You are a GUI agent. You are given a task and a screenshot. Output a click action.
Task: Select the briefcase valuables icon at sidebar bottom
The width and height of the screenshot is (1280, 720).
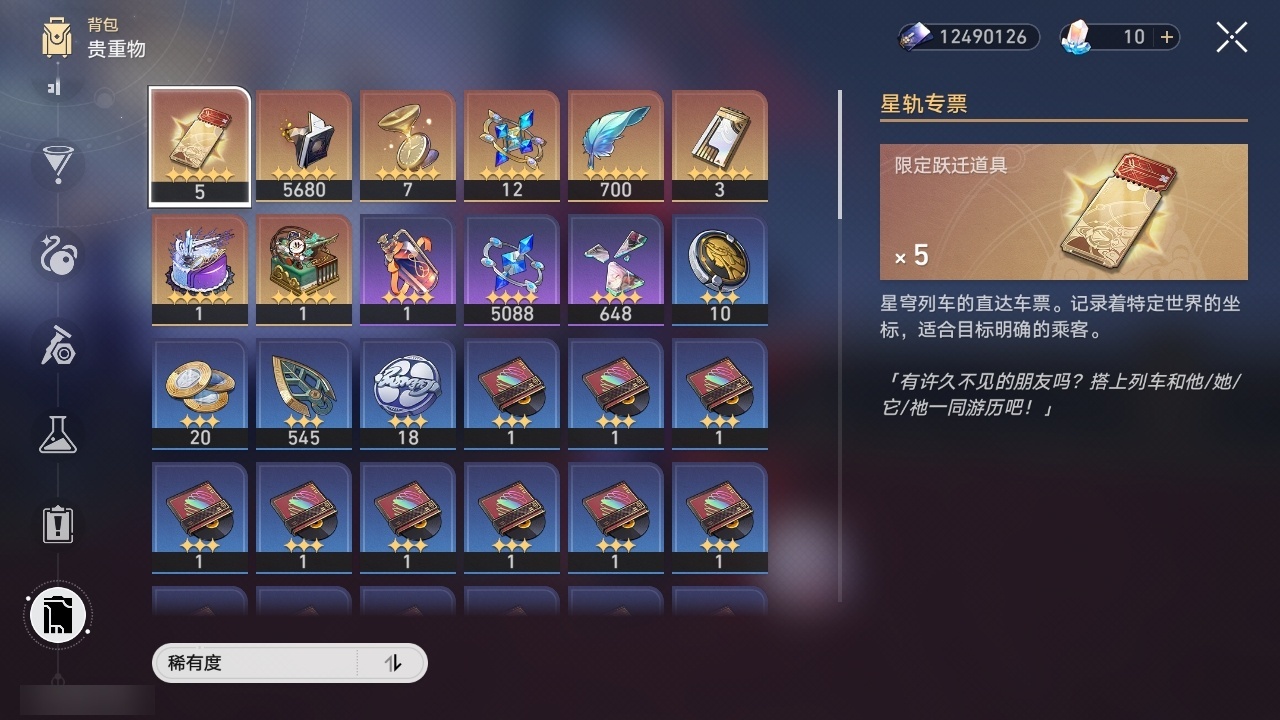coord(57,615)
